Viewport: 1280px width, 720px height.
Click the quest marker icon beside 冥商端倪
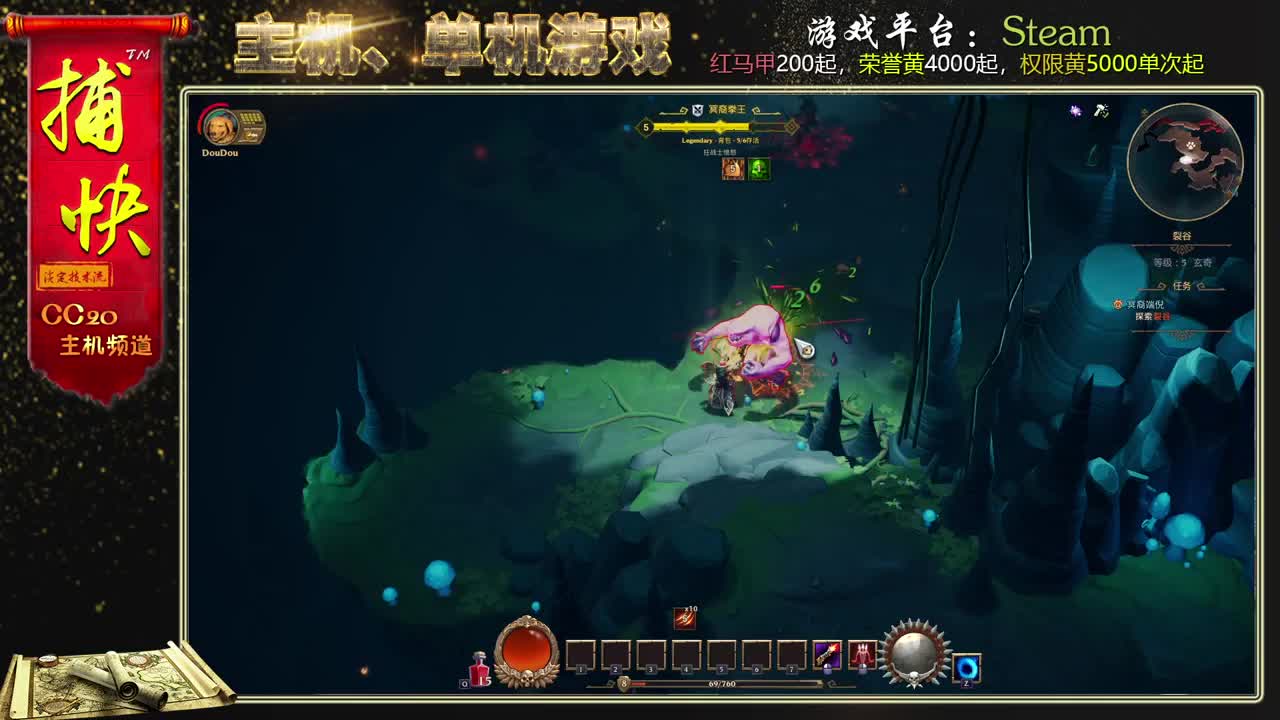[x=1118, y=305]
